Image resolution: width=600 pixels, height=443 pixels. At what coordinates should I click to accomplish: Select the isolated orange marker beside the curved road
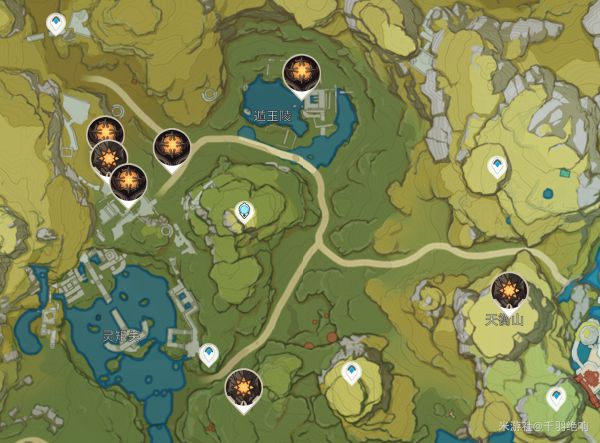coord(169,147)
